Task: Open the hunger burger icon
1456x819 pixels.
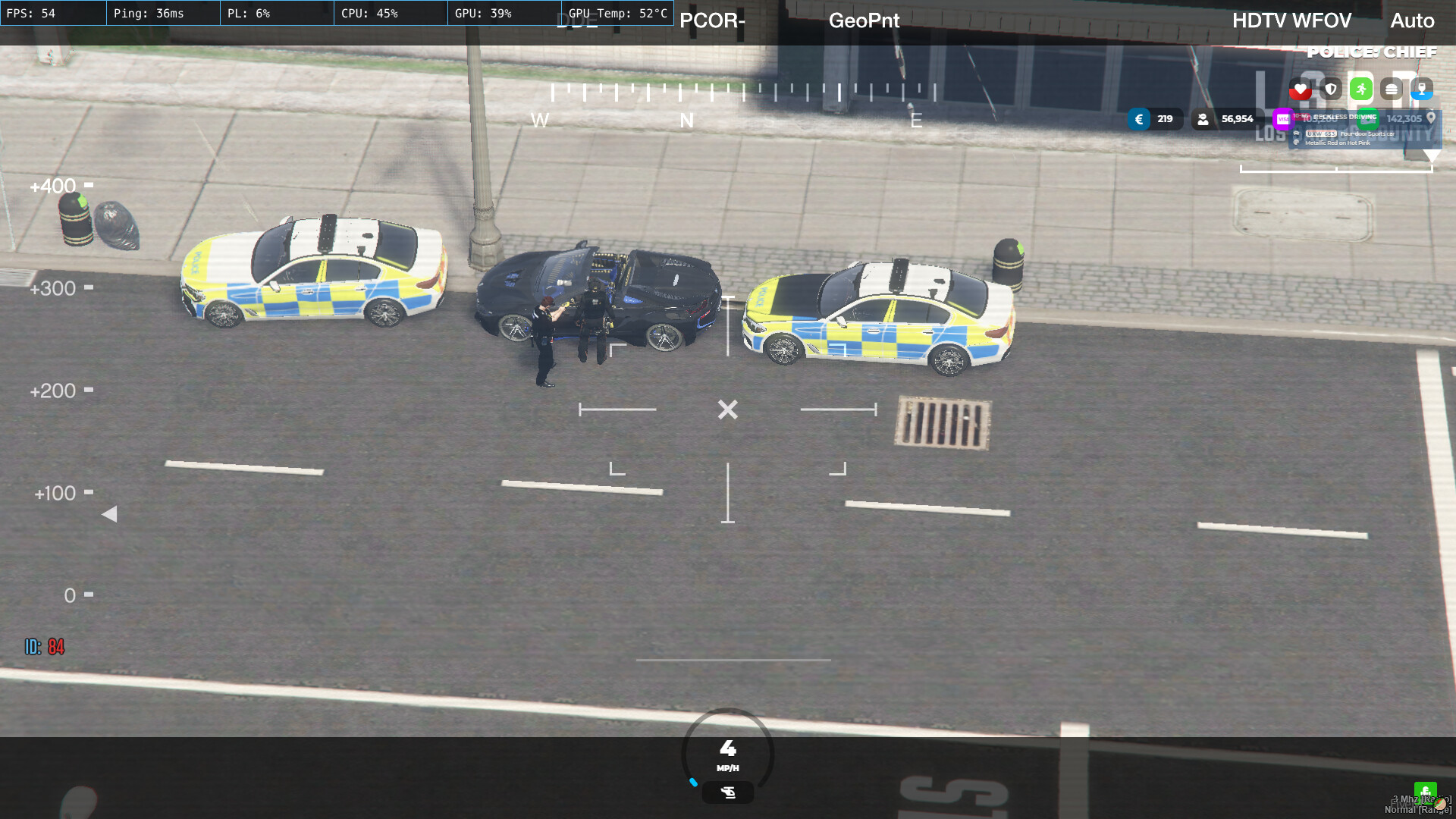Action: pyautogui.click(x=1392, y=89)
